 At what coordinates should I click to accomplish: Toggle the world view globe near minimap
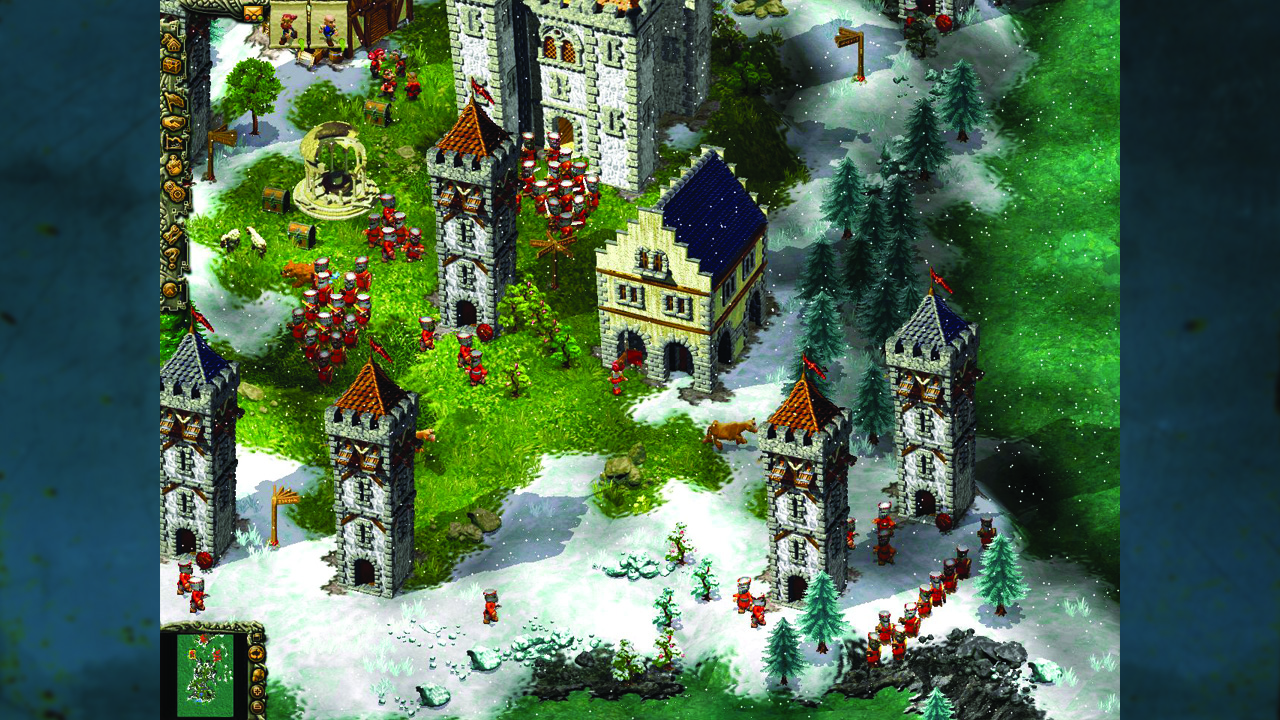[x=255, y=653]
